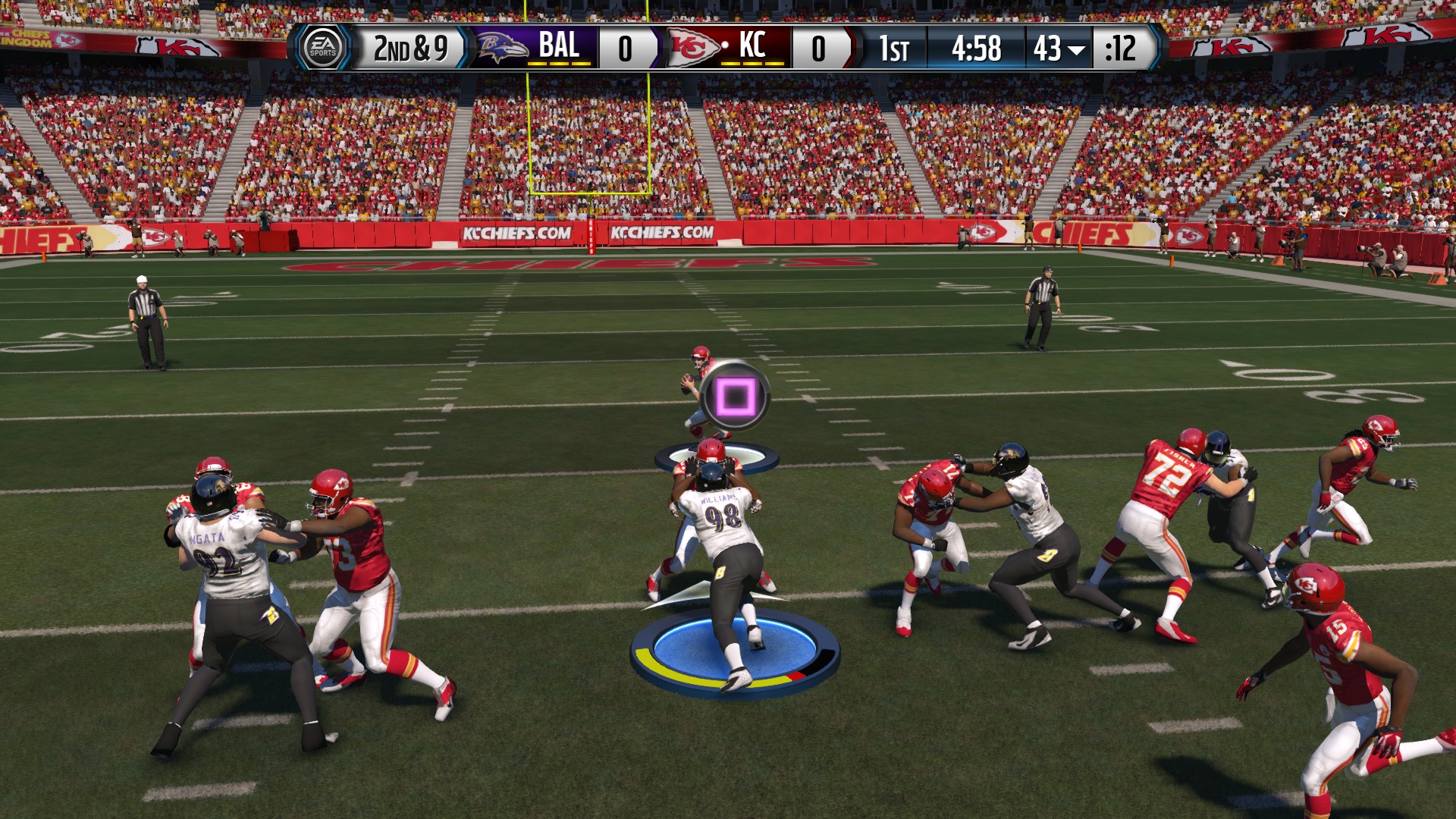Click the Kansas City Chiefs scoreboard logo

coord(692,48)
